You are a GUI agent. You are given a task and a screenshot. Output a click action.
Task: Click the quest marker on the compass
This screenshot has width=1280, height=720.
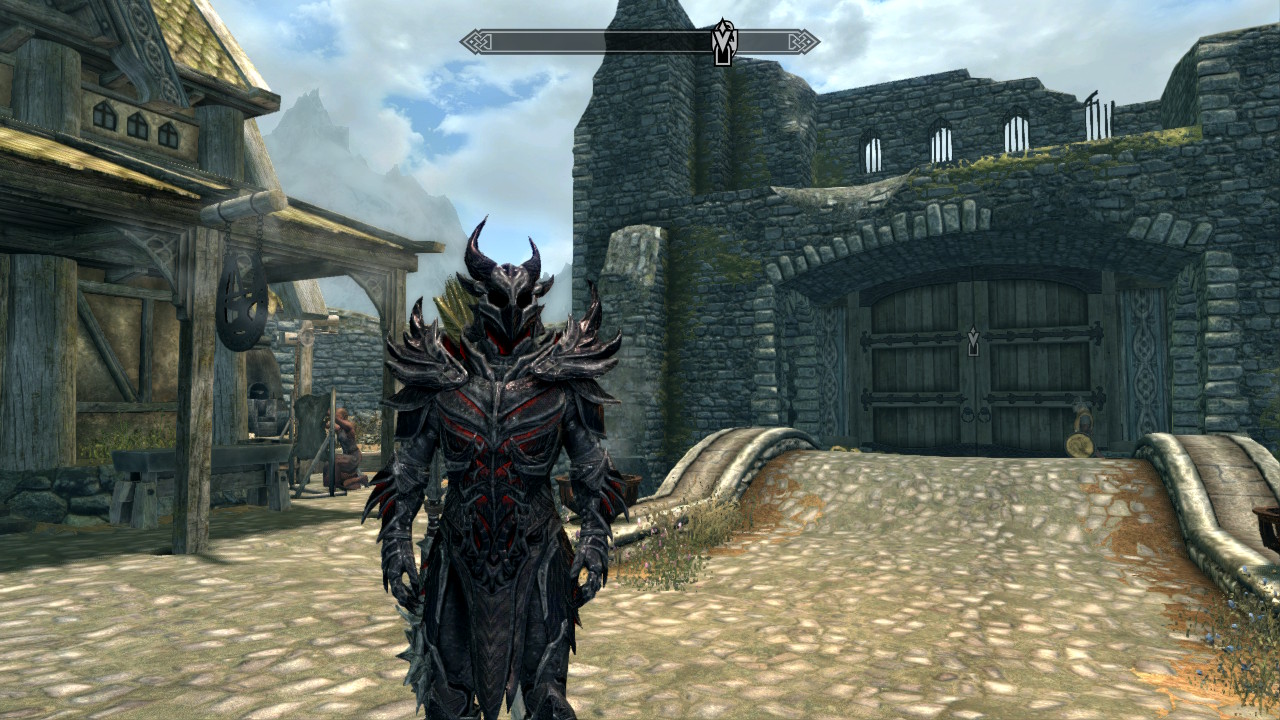tap(722, 41)
